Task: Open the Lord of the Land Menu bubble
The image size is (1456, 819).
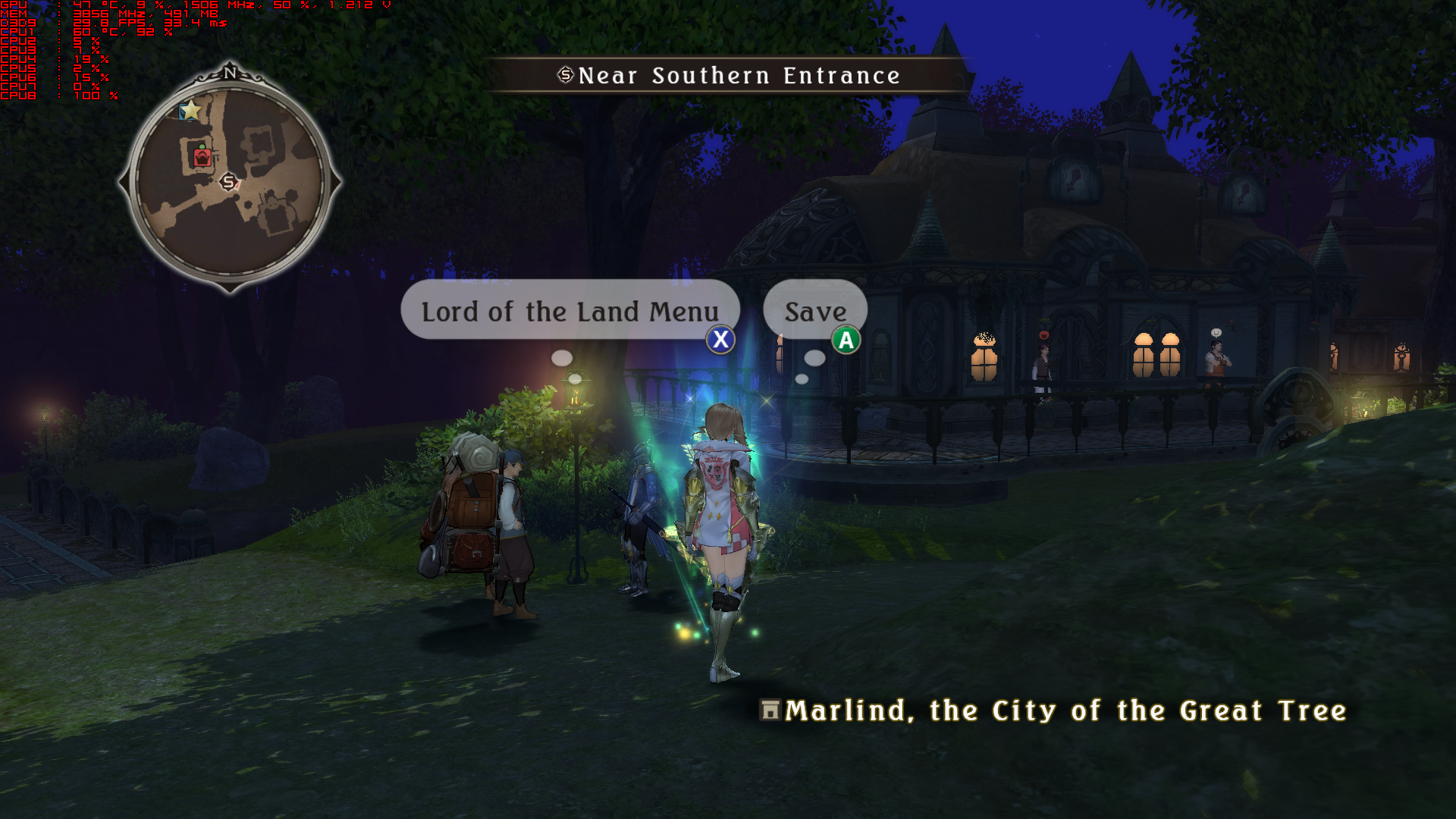Action: point(570,311)
